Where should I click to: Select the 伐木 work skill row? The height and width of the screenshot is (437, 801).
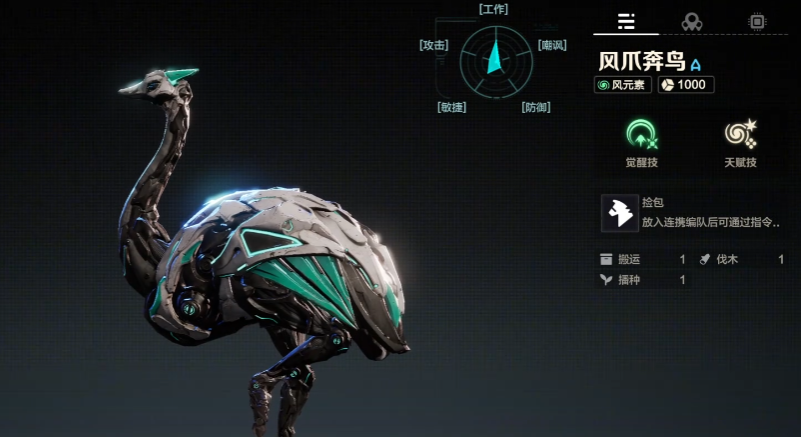click(740, 260)
